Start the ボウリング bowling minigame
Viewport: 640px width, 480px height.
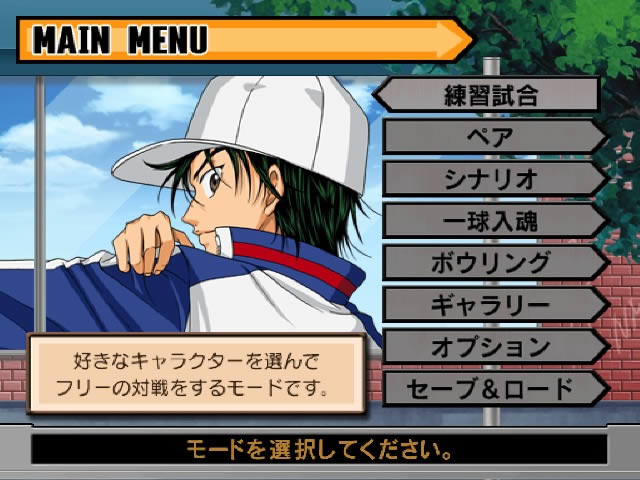[490, 264]
